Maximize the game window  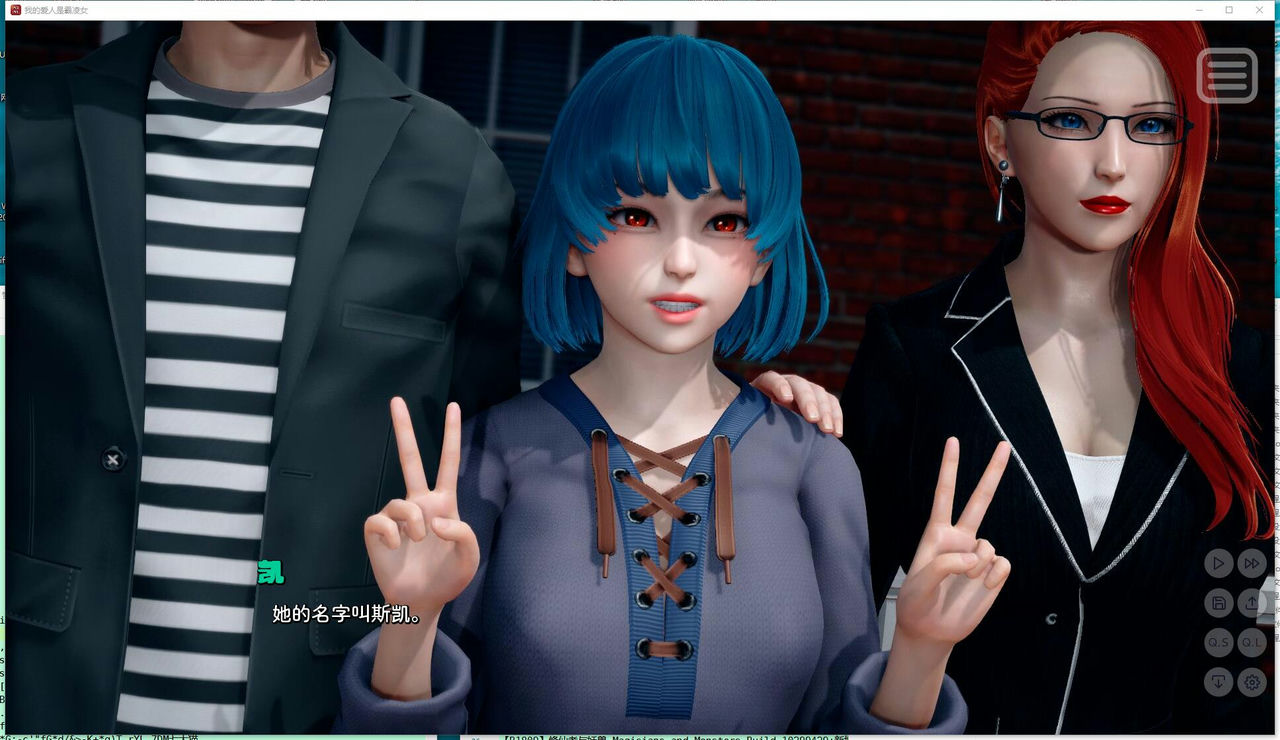1229,10
